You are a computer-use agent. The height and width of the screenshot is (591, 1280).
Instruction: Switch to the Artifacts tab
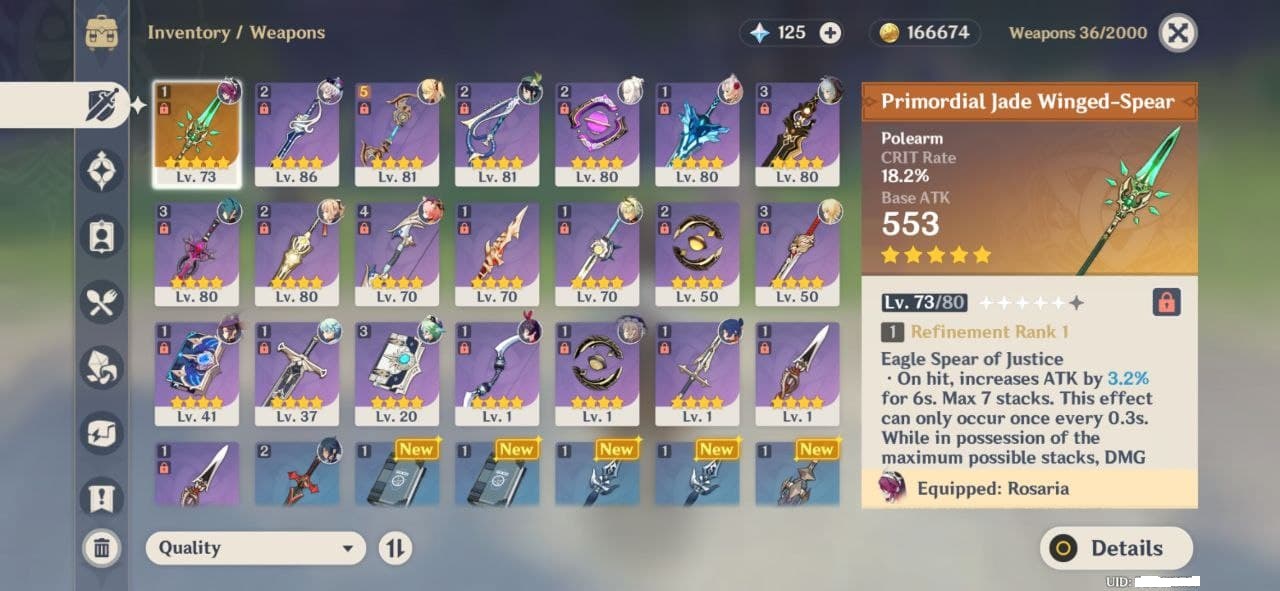102,170
